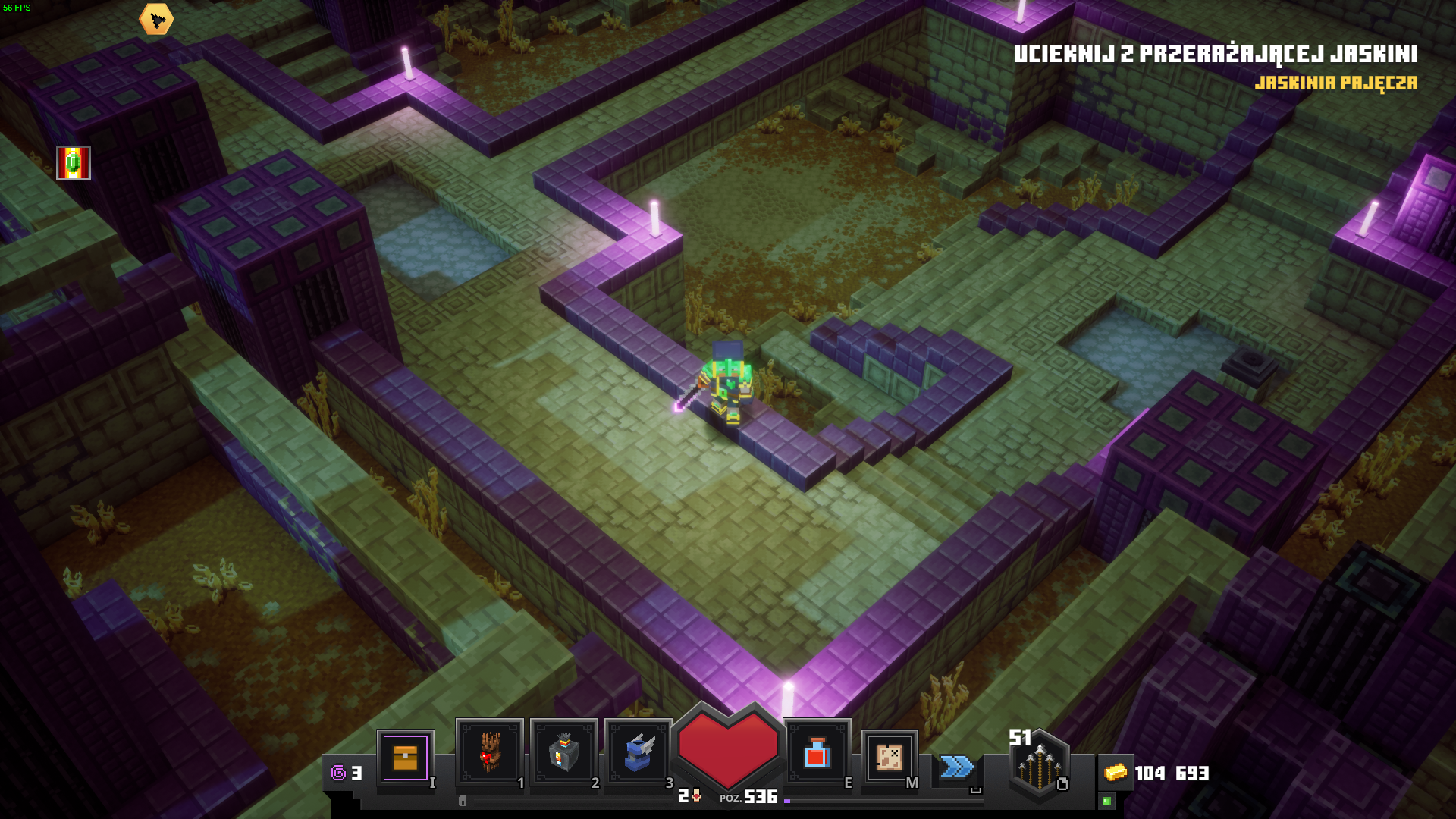Select the arrow quiver icon

[1039, 766]
